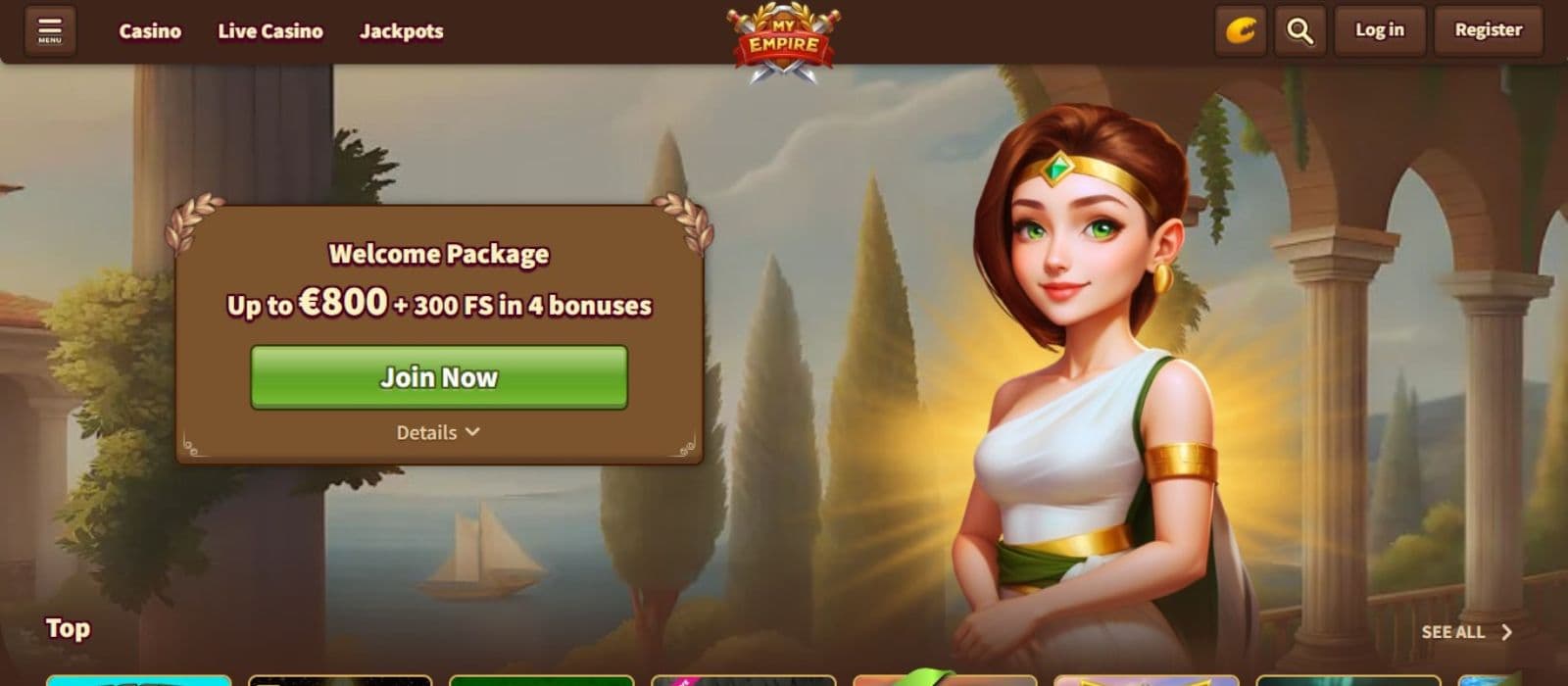Click the My Empire logo
Image resolution: width=1568 pixels, height=686 pixels.
coord(783,43)
